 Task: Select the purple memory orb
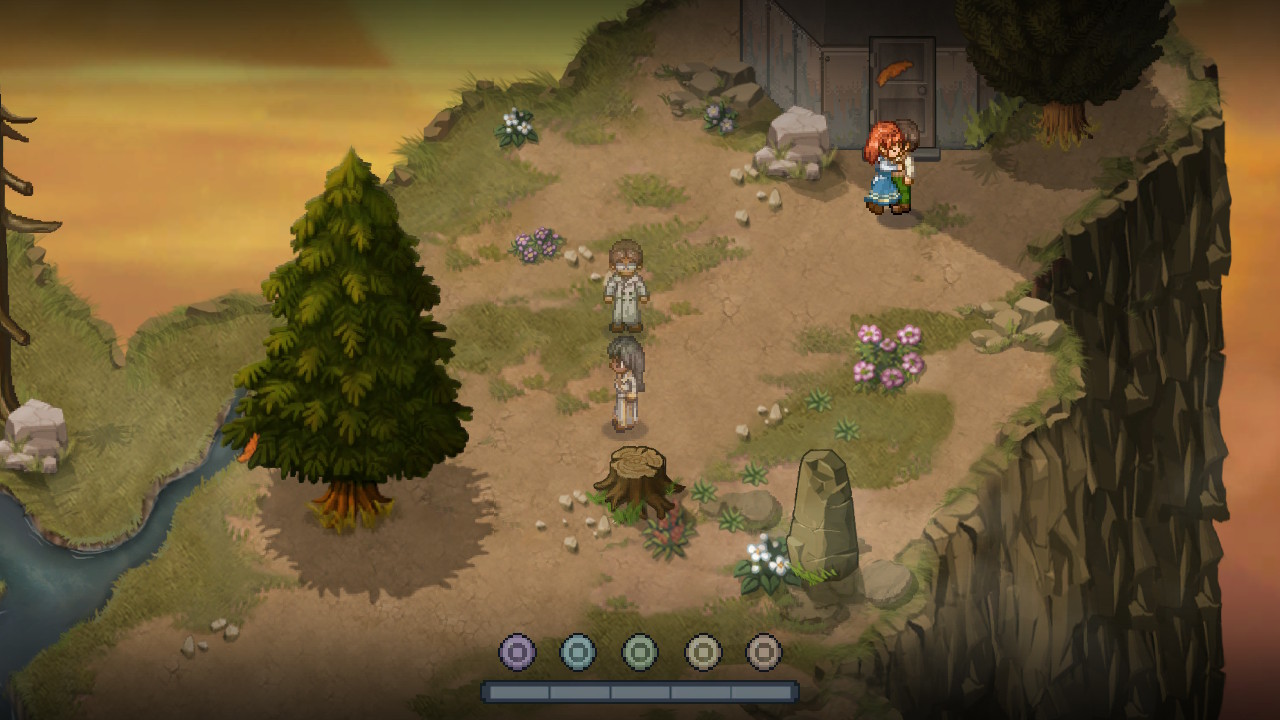(517, 653)
